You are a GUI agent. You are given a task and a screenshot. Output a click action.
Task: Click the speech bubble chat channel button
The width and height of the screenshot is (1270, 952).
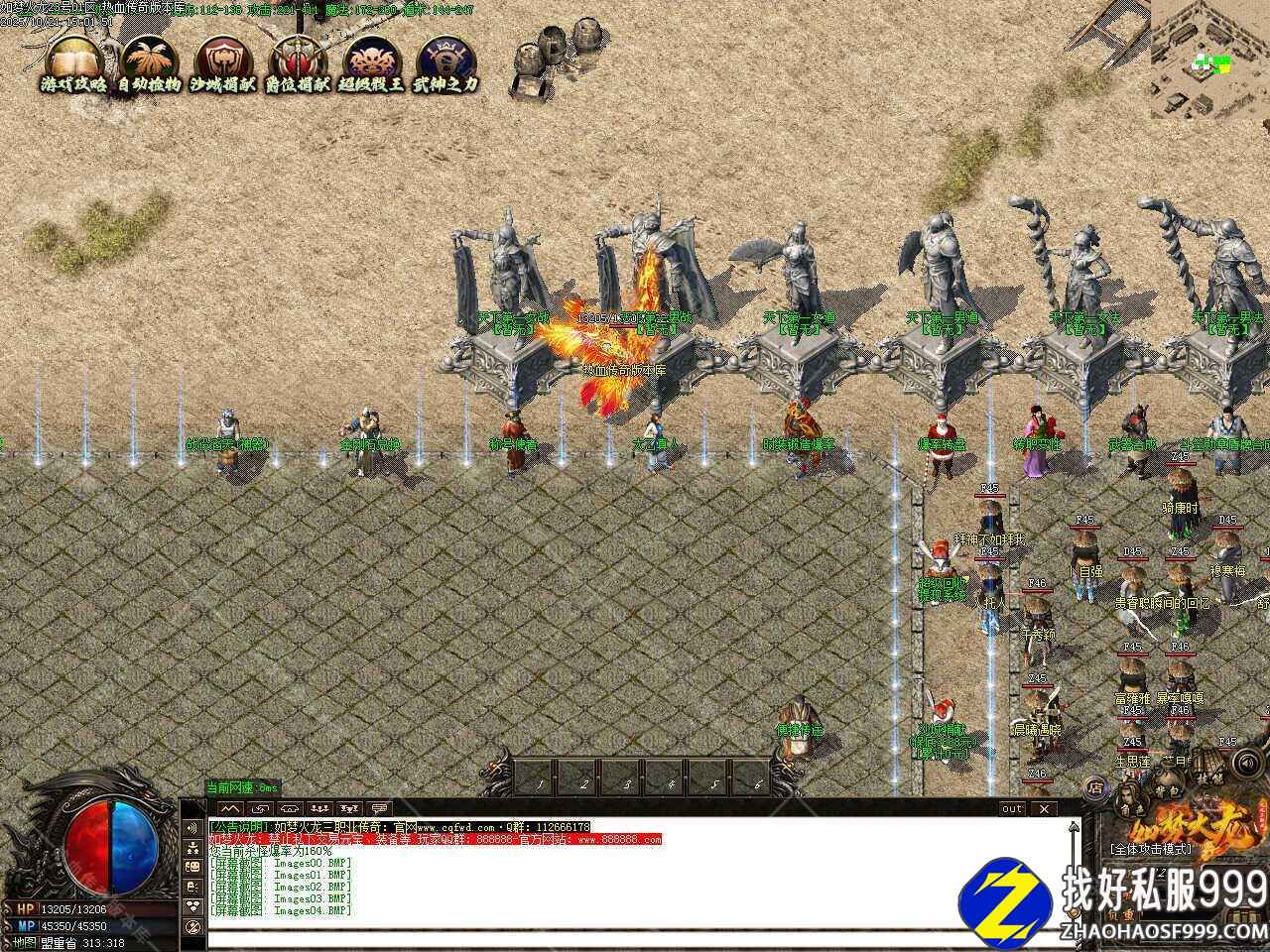coord(378,808)
